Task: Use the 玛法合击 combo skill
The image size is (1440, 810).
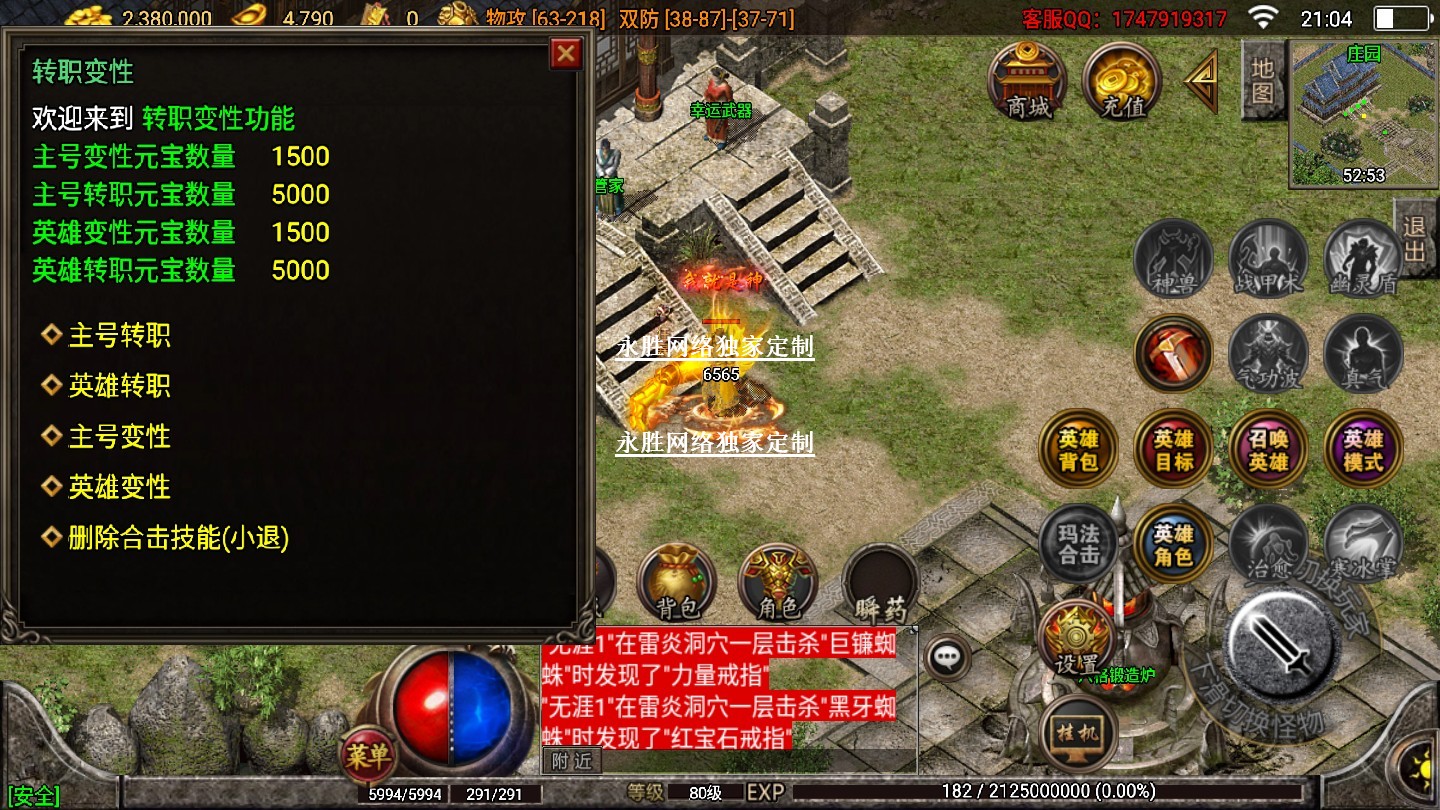Action: [x=1078, y=543]
